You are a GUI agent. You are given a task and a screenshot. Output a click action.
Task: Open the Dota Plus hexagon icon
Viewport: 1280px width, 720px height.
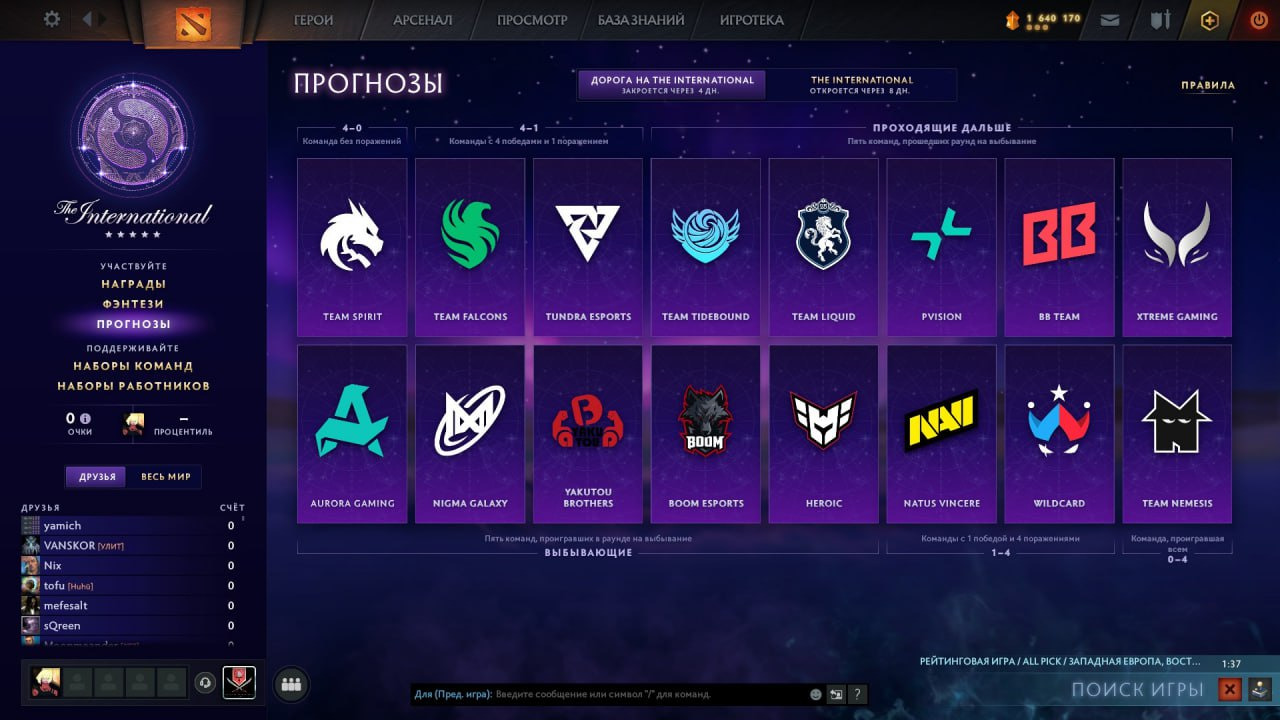point(1210,19)
